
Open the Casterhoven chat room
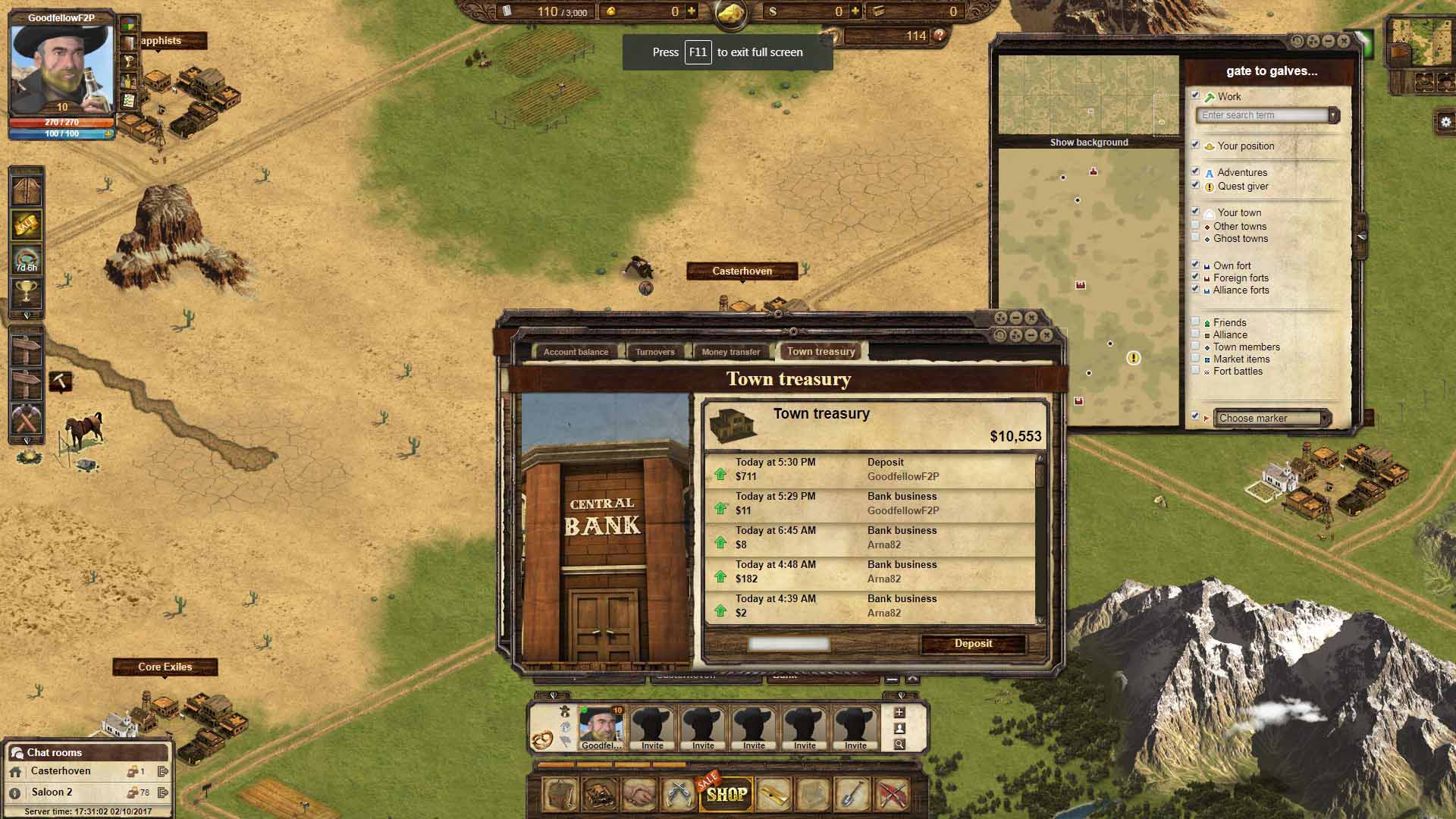[61, 771]
